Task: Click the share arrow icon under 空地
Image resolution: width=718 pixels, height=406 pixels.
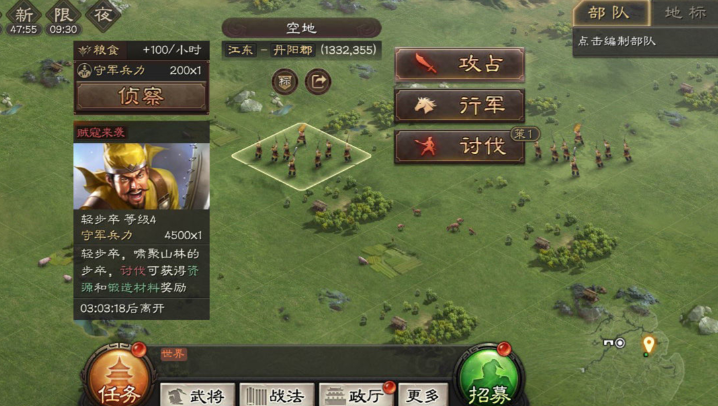Action: (x=318, y=81)
